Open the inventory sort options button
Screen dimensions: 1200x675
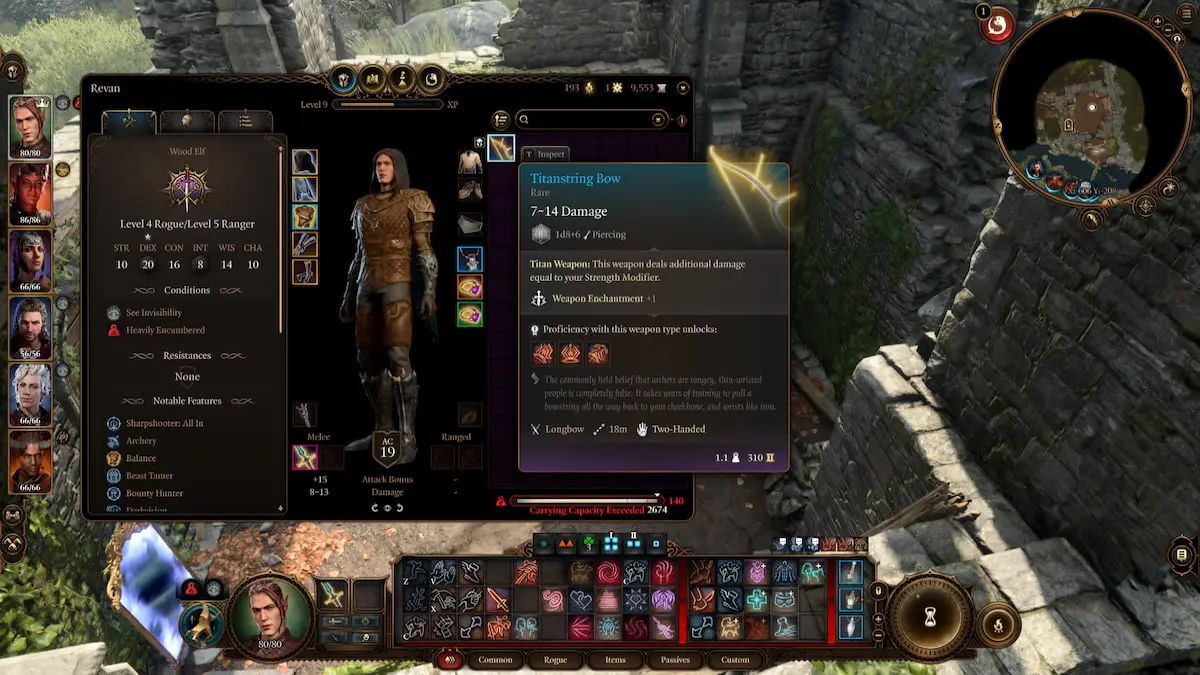pyautogui.click(x=501, y=120)
